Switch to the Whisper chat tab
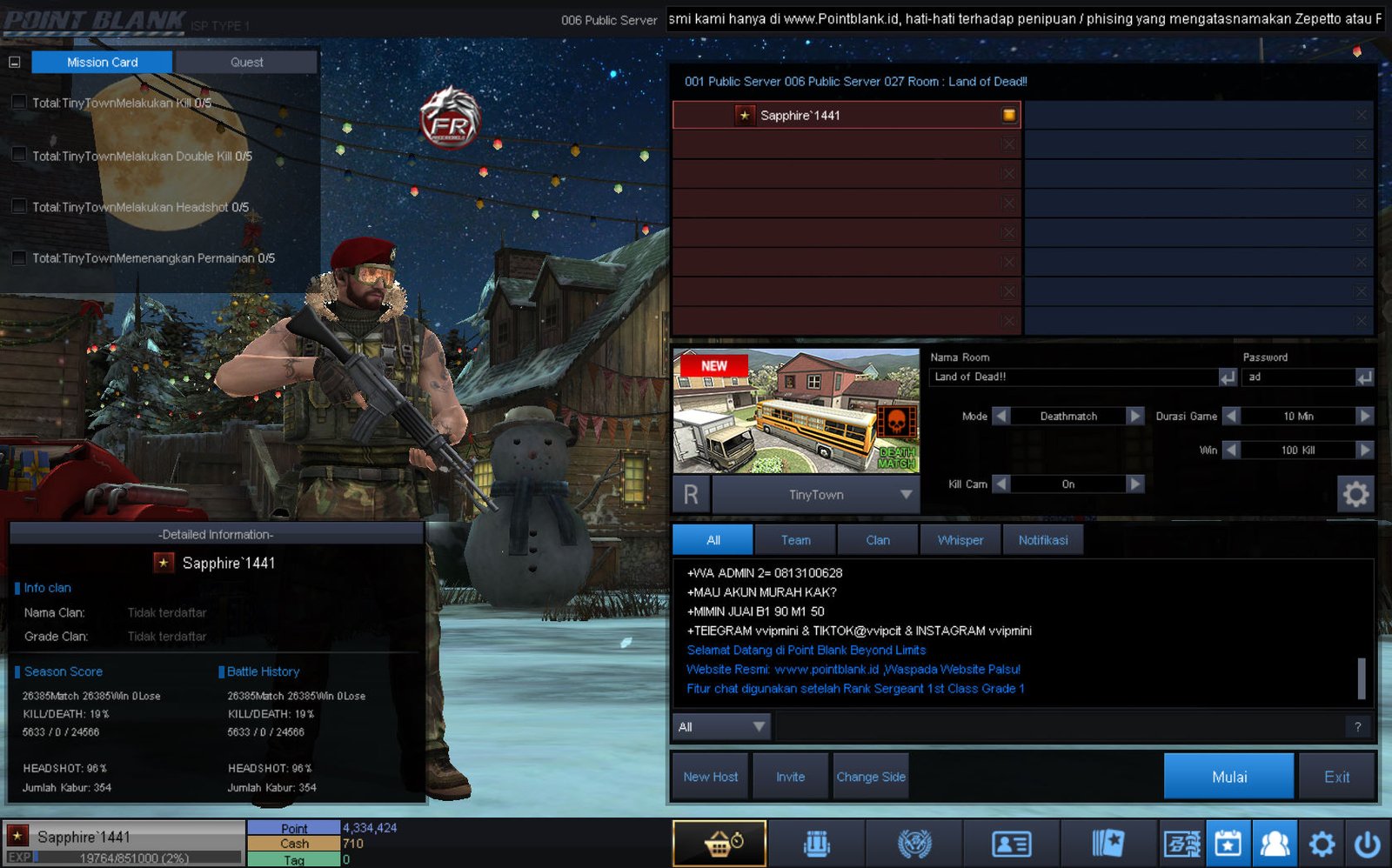The height and width of the screenshot is (868, 1392). (960, 540)
